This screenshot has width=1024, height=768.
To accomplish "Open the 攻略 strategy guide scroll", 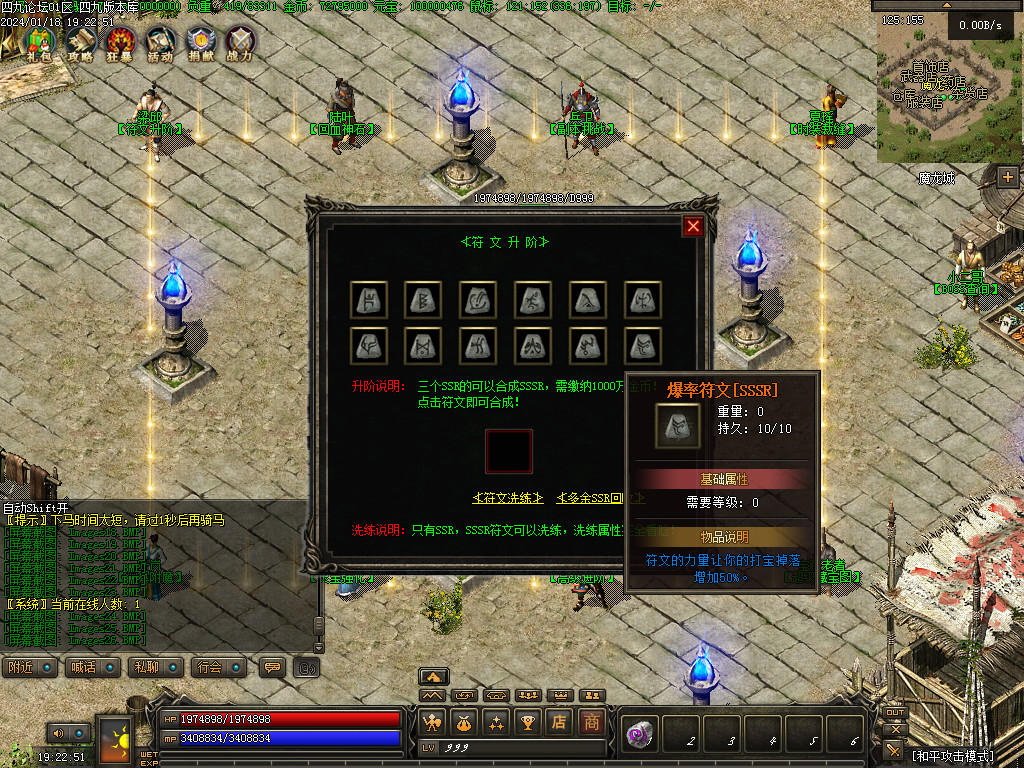I will (80, 41).
